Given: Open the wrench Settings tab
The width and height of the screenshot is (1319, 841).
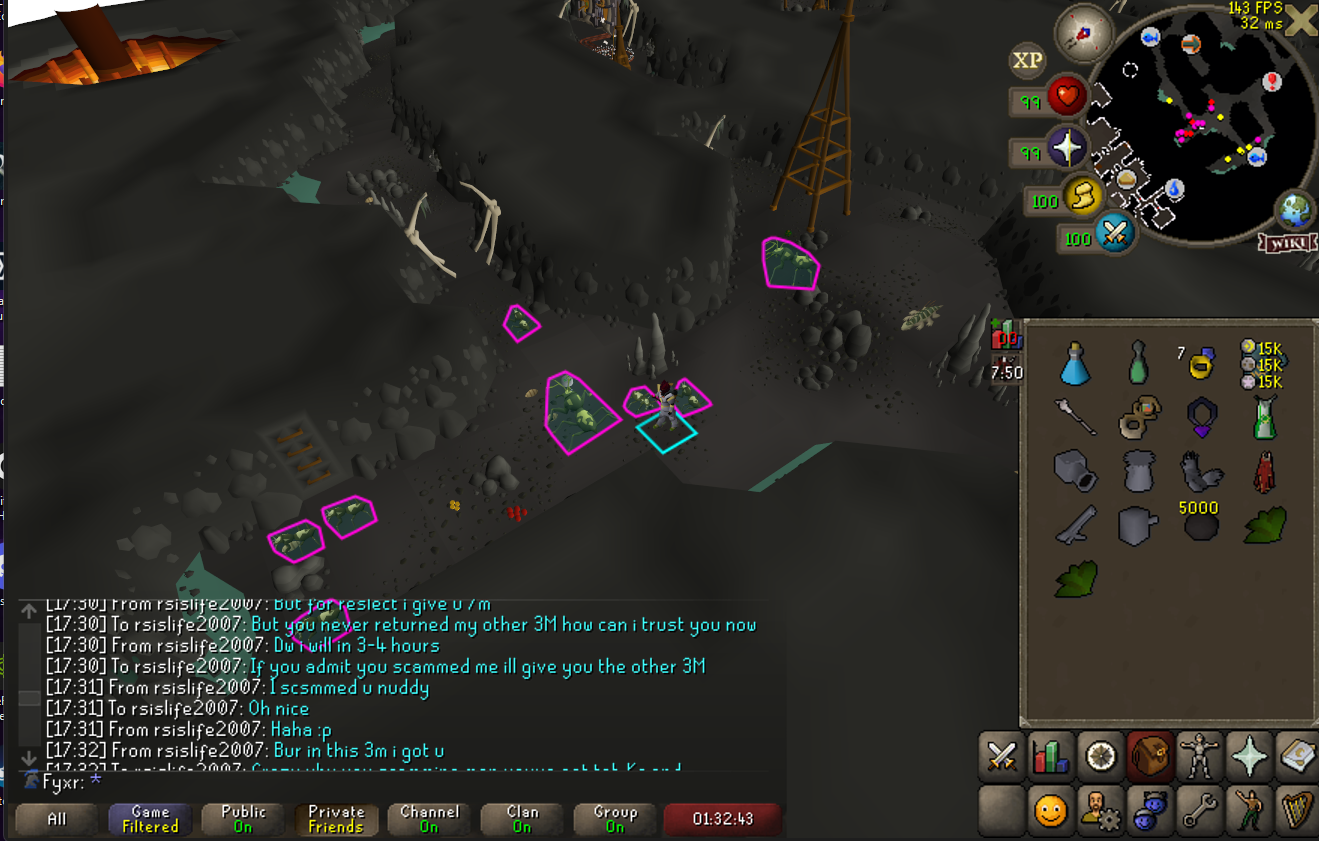Looking at the screenshot, I should click(x=1197, y=809).
